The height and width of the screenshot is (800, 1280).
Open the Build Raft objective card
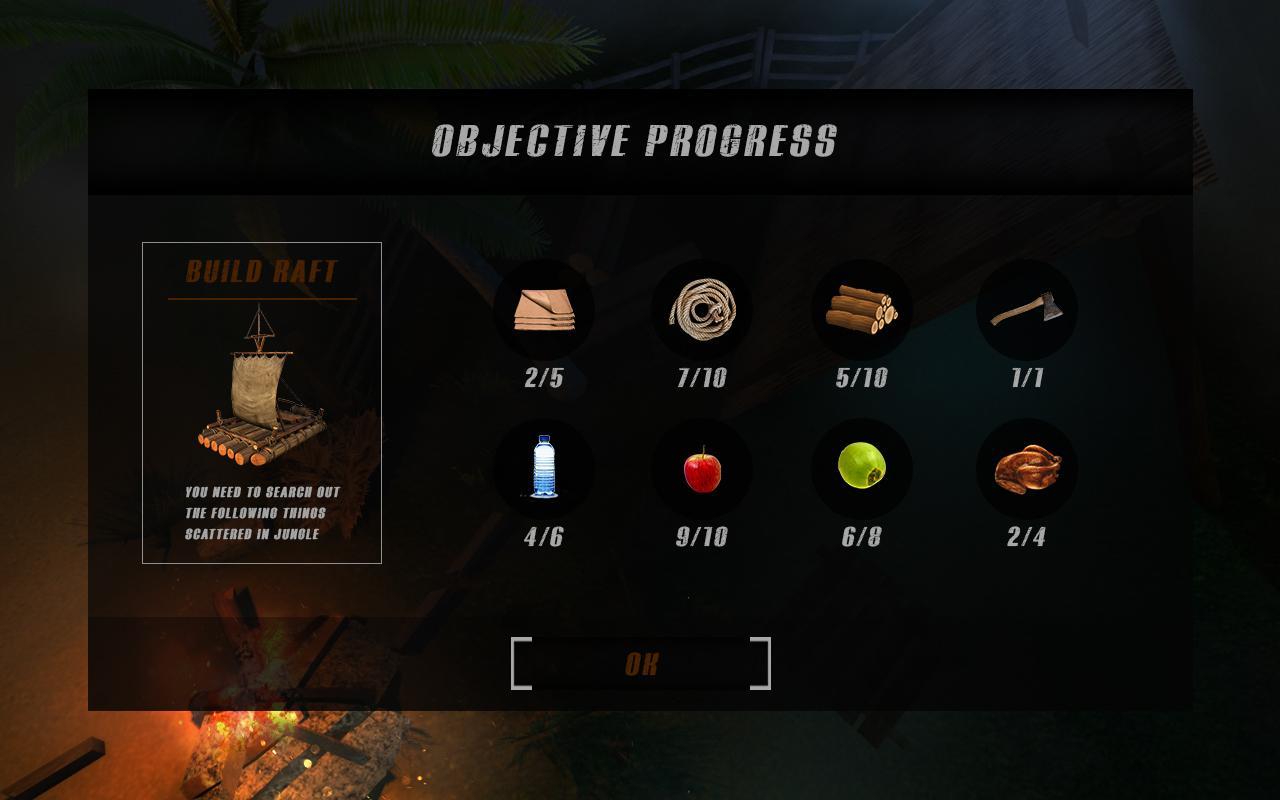262,402
